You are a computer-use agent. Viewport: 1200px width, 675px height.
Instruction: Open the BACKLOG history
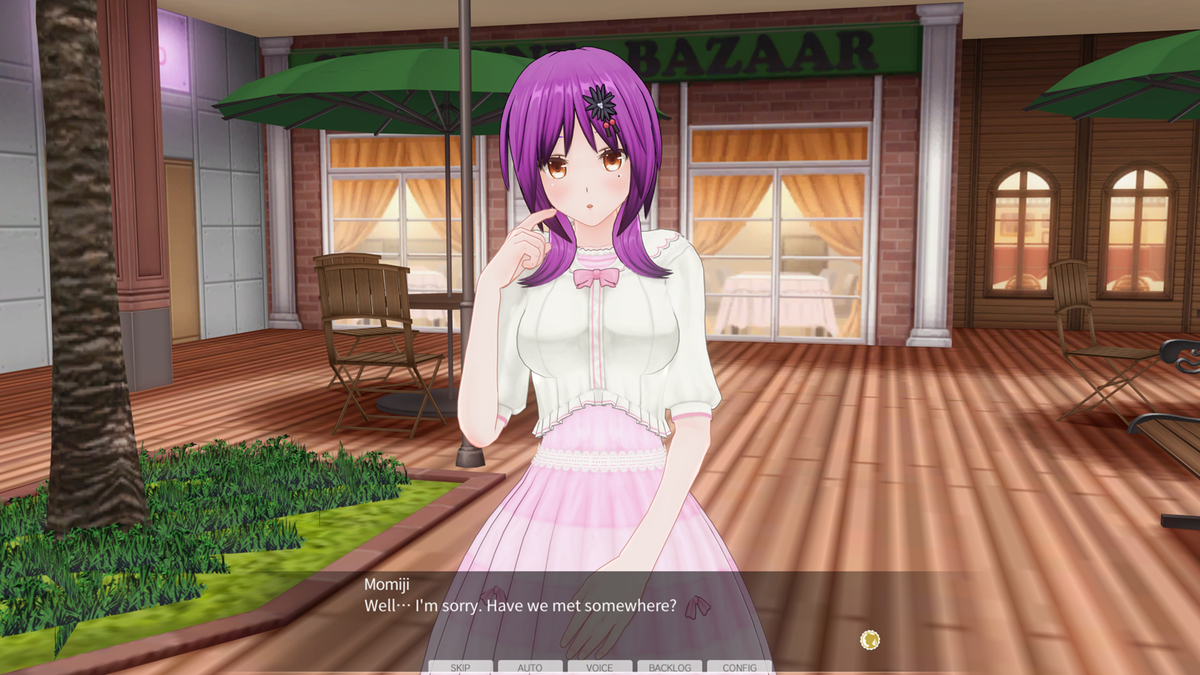[670, 667]
